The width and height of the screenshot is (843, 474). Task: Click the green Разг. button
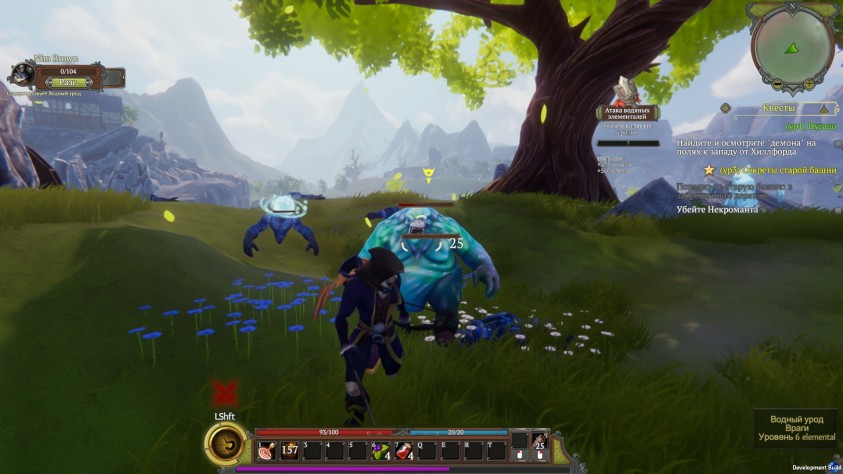point(68,82)
